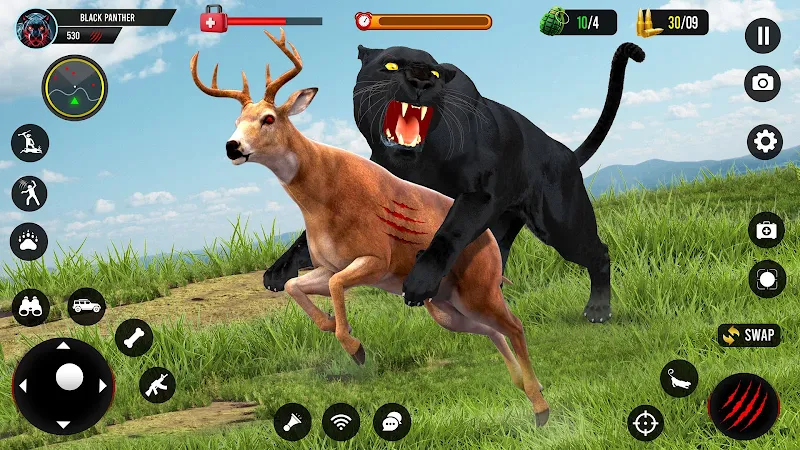The width and height of the screenshot is (800, 450).
Task: Take a screenshot with the camera button
Action: click(x=763, y=83)
